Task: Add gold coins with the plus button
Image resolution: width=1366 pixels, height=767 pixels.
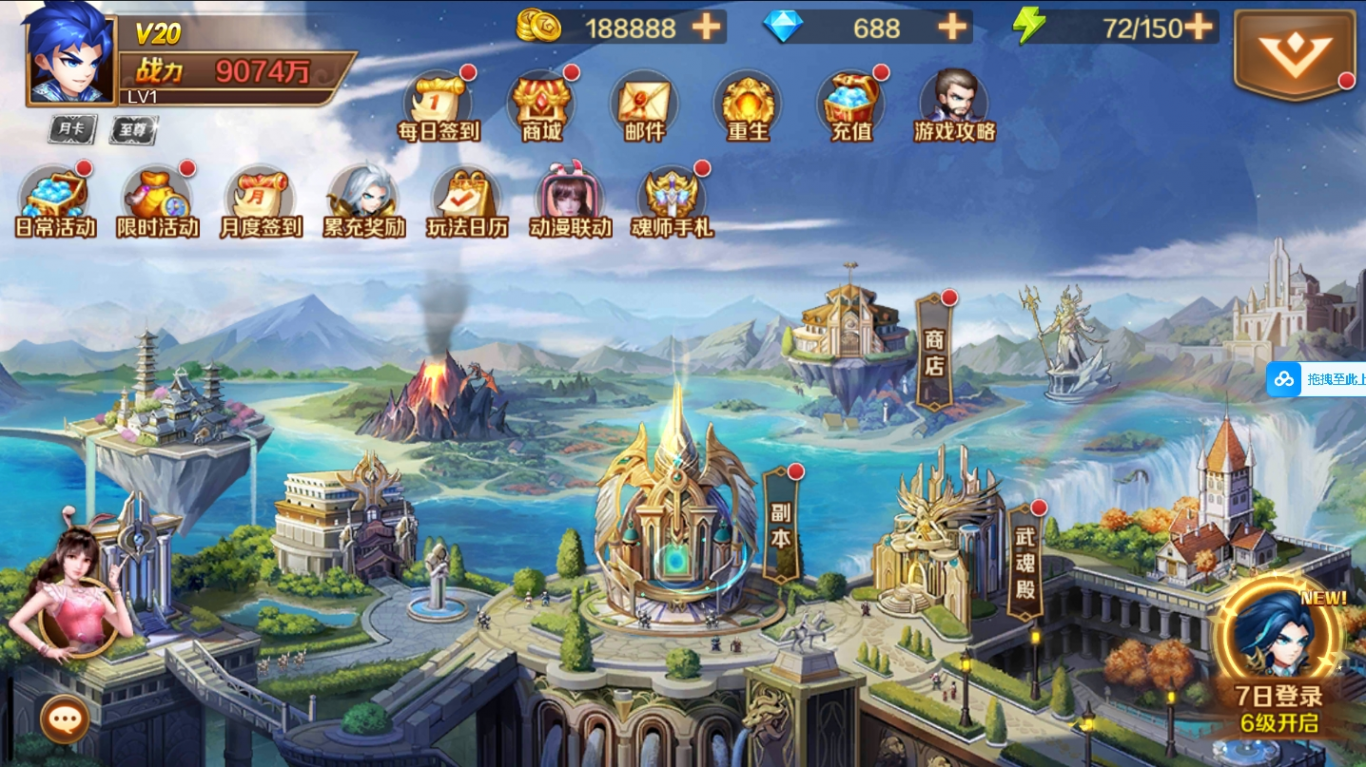Action: (x=707, y=27)
